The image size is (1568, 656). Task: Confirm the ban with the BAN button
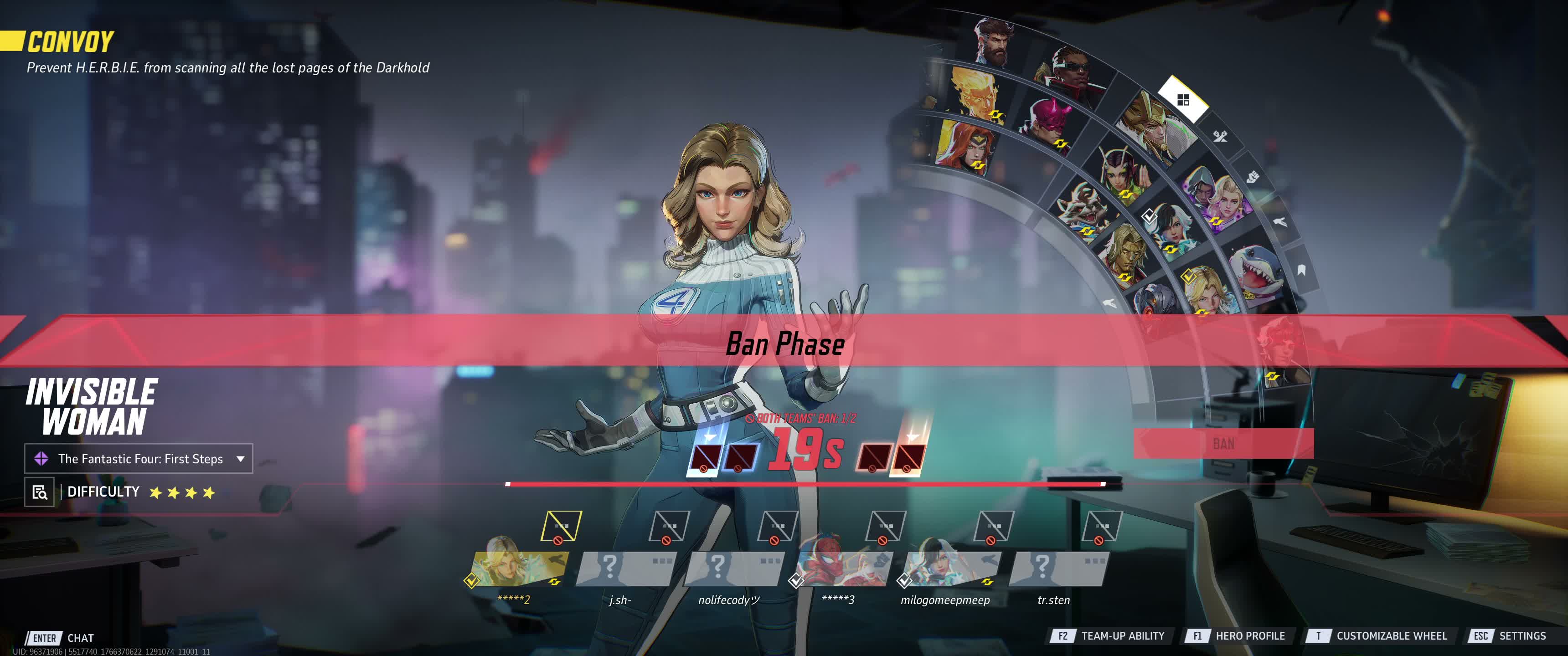tap(1223, 444)
